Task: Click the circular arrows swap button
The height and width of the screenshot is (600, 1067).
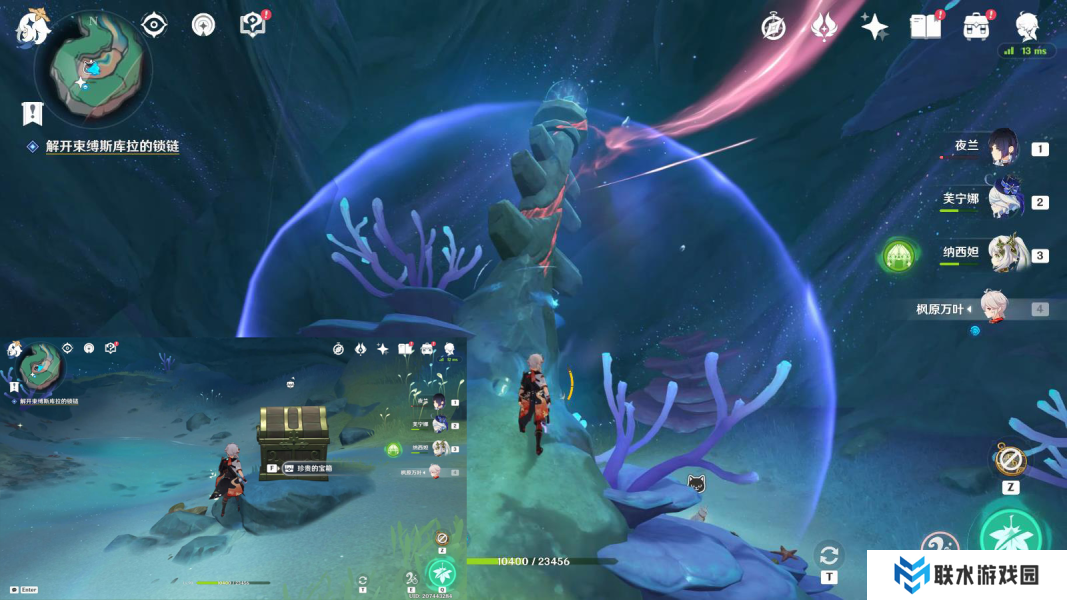Action: (828, 555)
